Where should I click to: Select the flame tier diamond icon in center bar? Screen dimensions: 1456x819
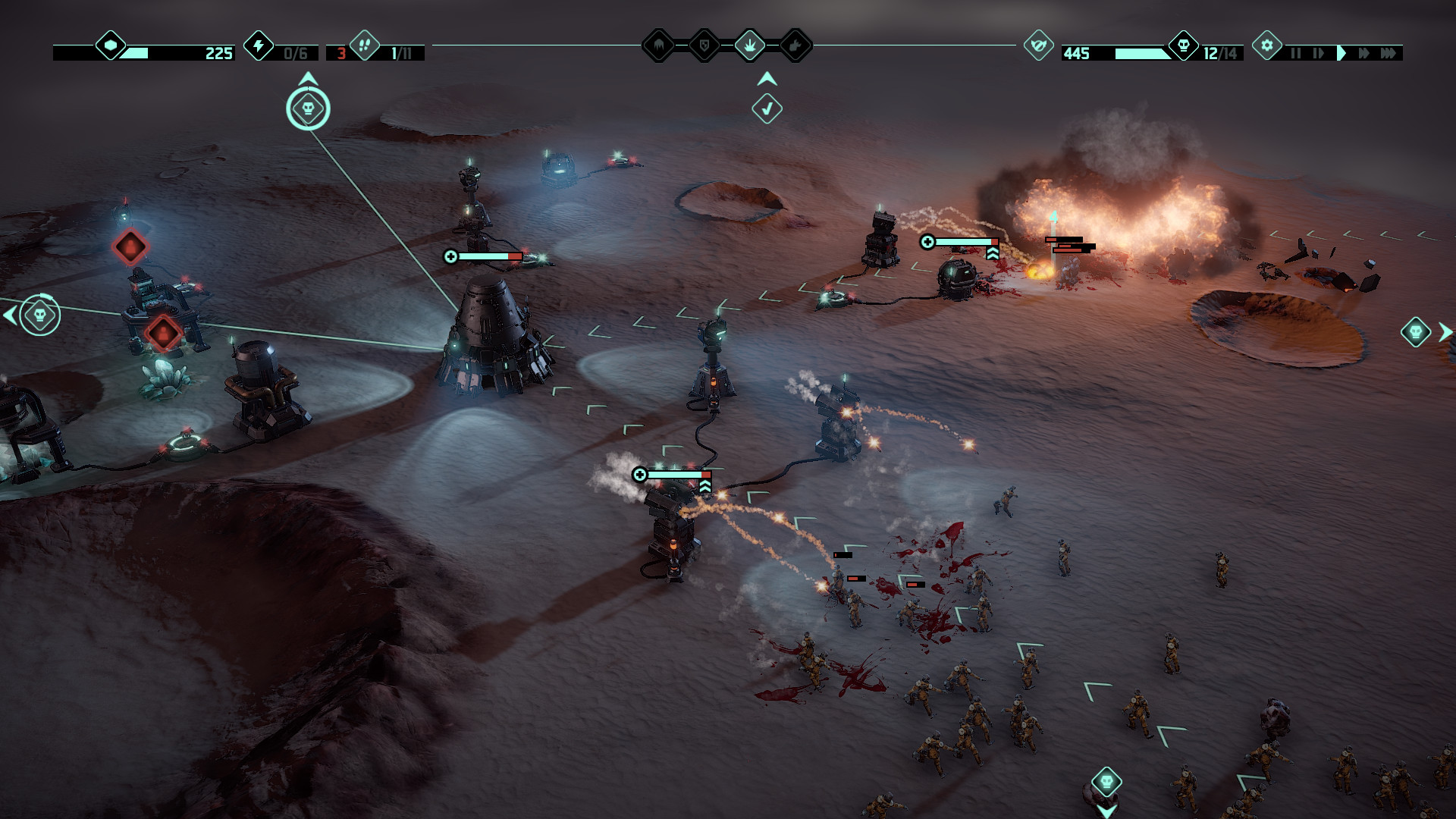659,45
